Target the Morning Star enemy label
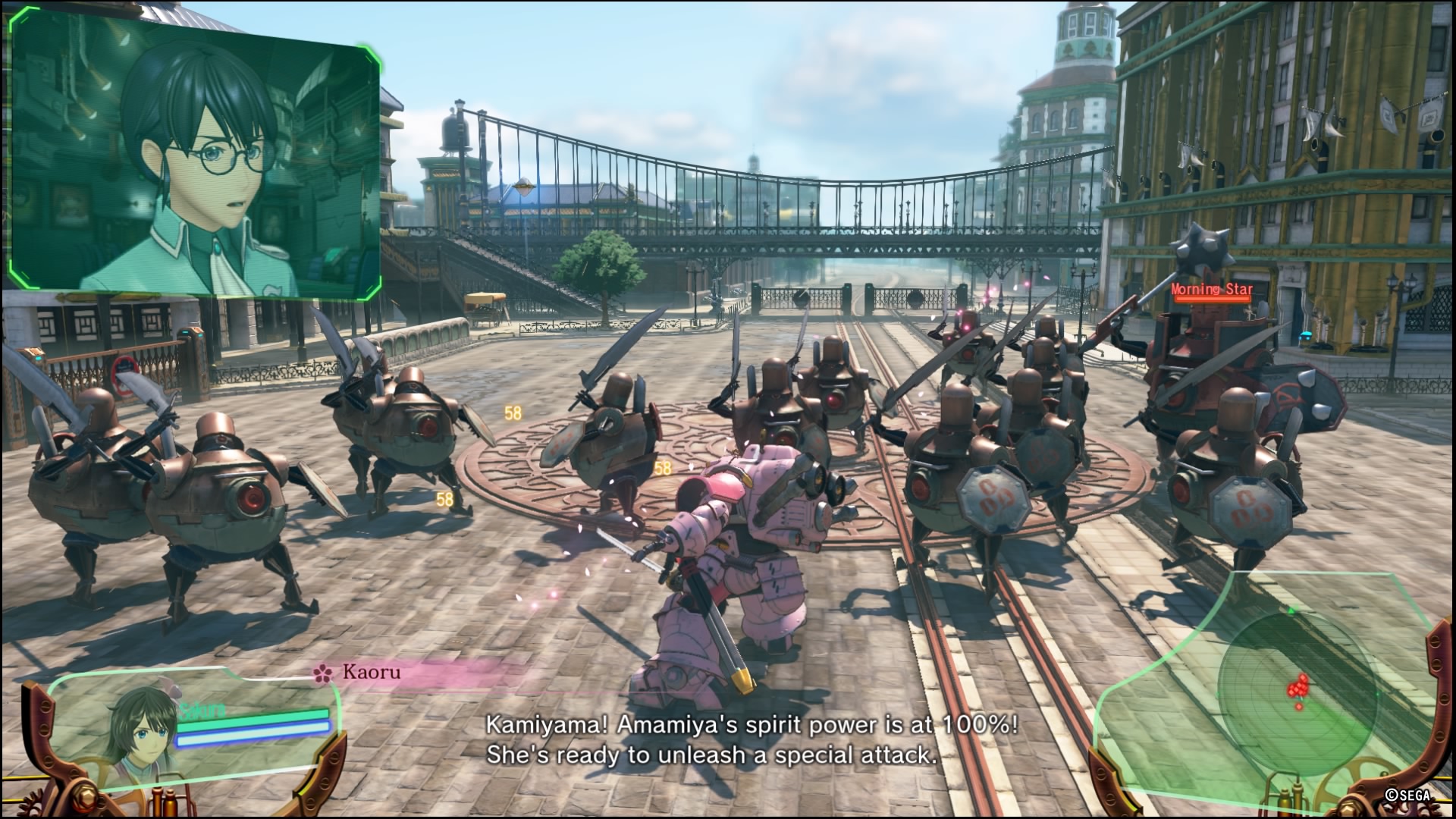Image resolution: width=1456 pixels, height=819 pixels. (1211, 290)
